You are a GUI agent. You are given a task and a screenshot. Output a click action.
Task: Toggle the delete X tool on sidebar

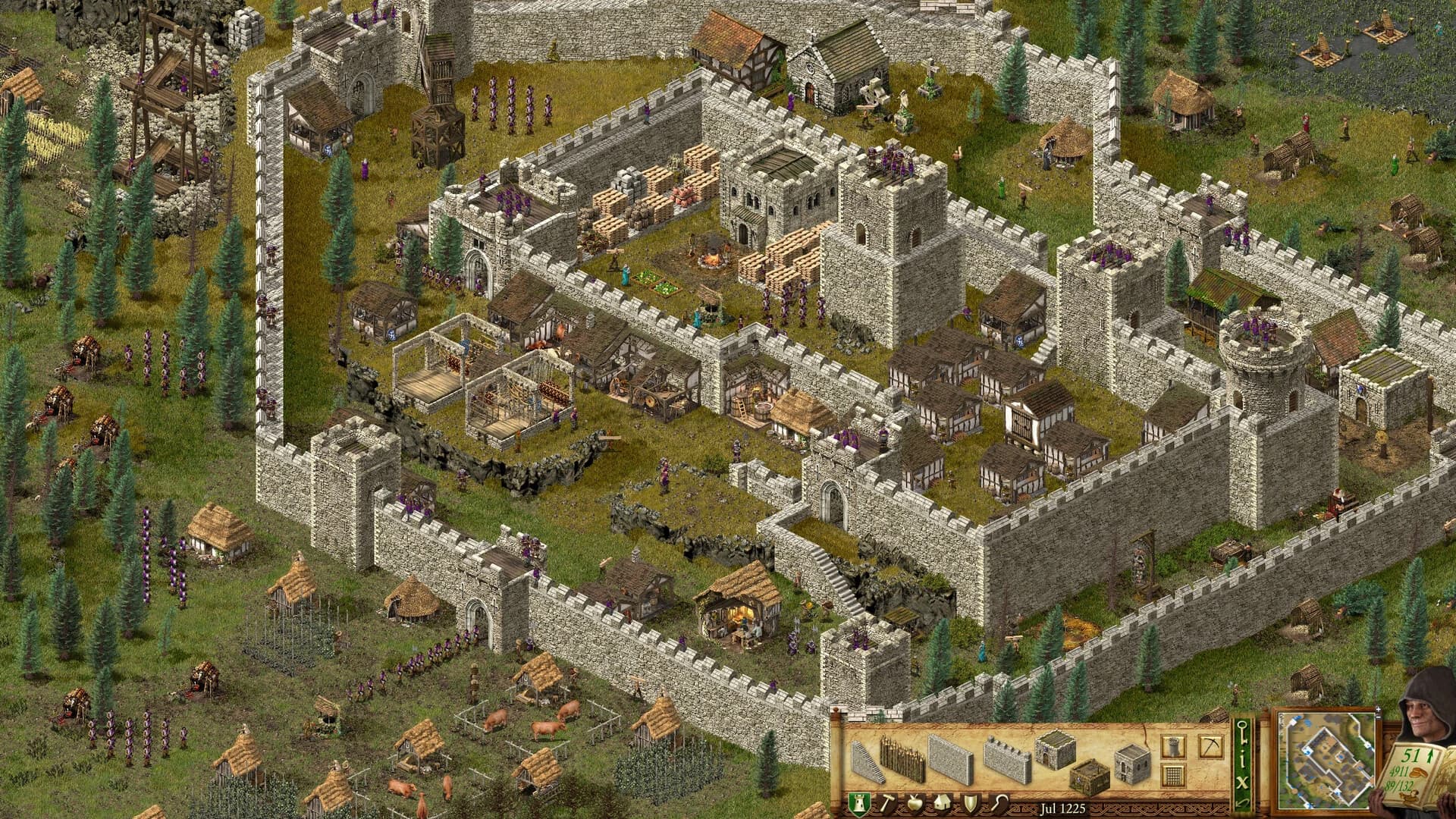point(1241,781)
